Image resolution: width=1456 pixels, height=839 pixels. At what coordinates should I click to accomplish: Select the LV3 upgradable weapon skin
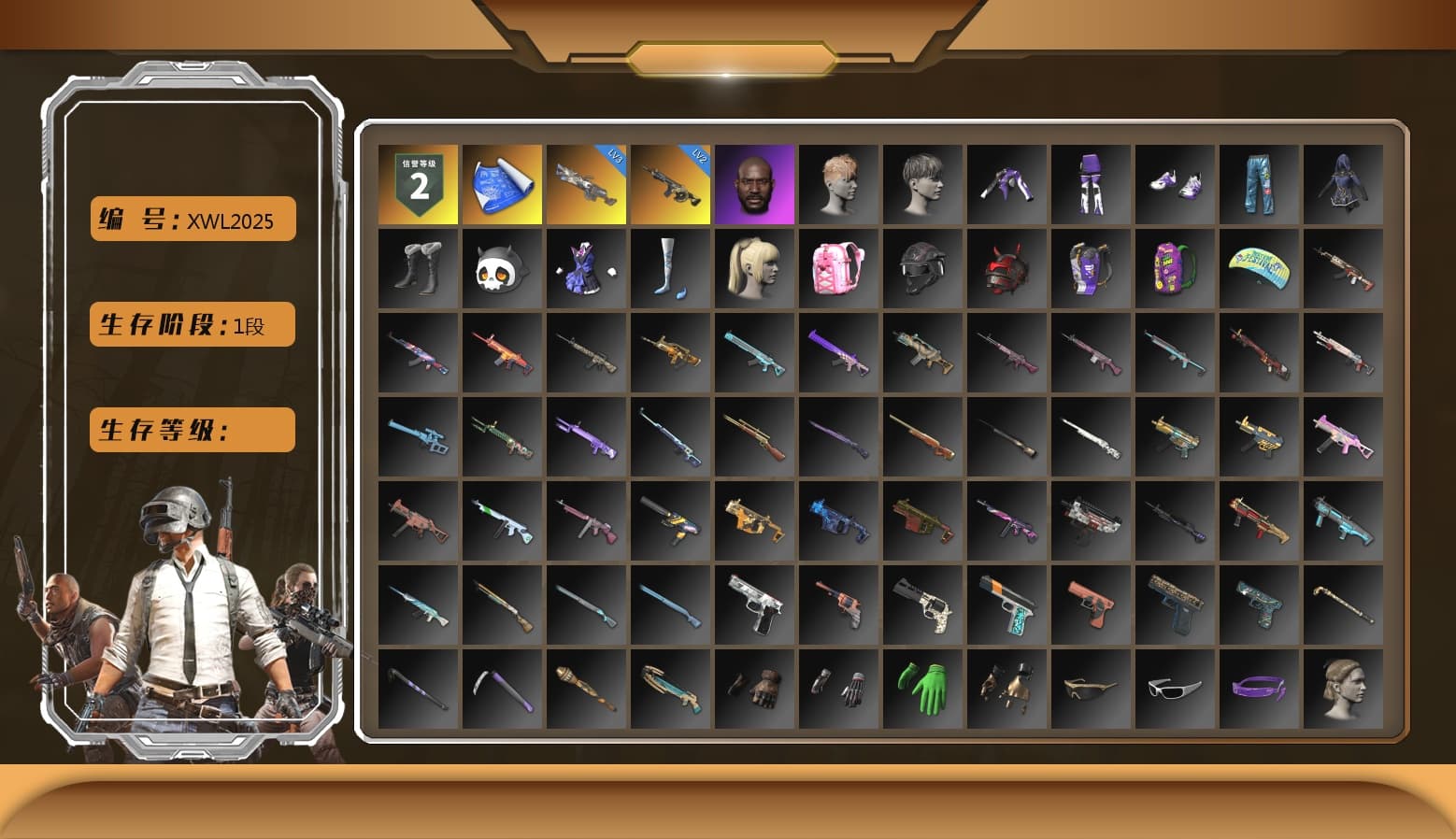point(586,184)
